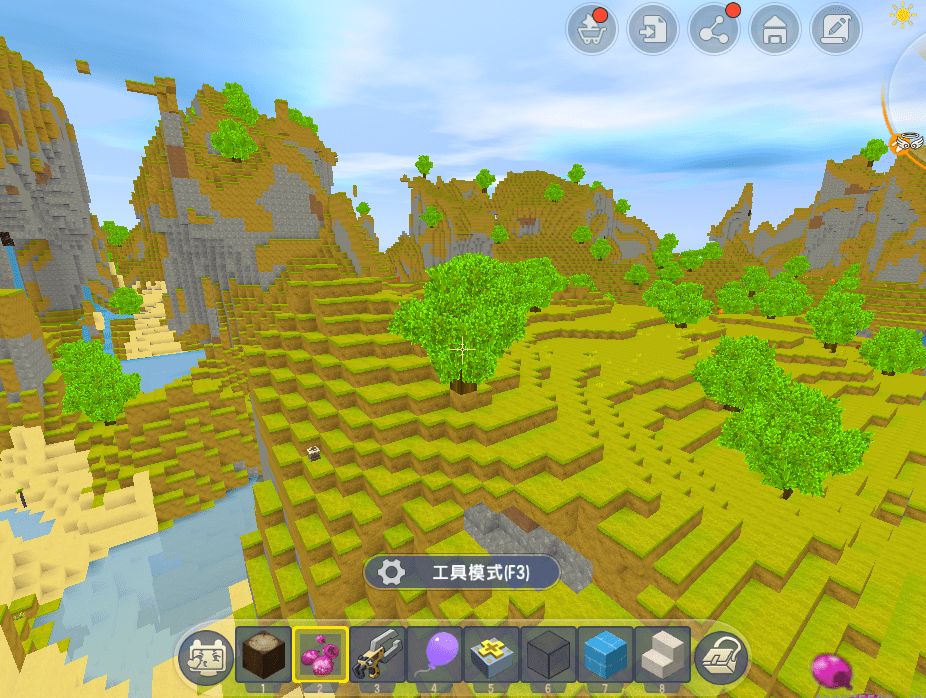Select the dark gray cube in slot 6

[549, 655]
